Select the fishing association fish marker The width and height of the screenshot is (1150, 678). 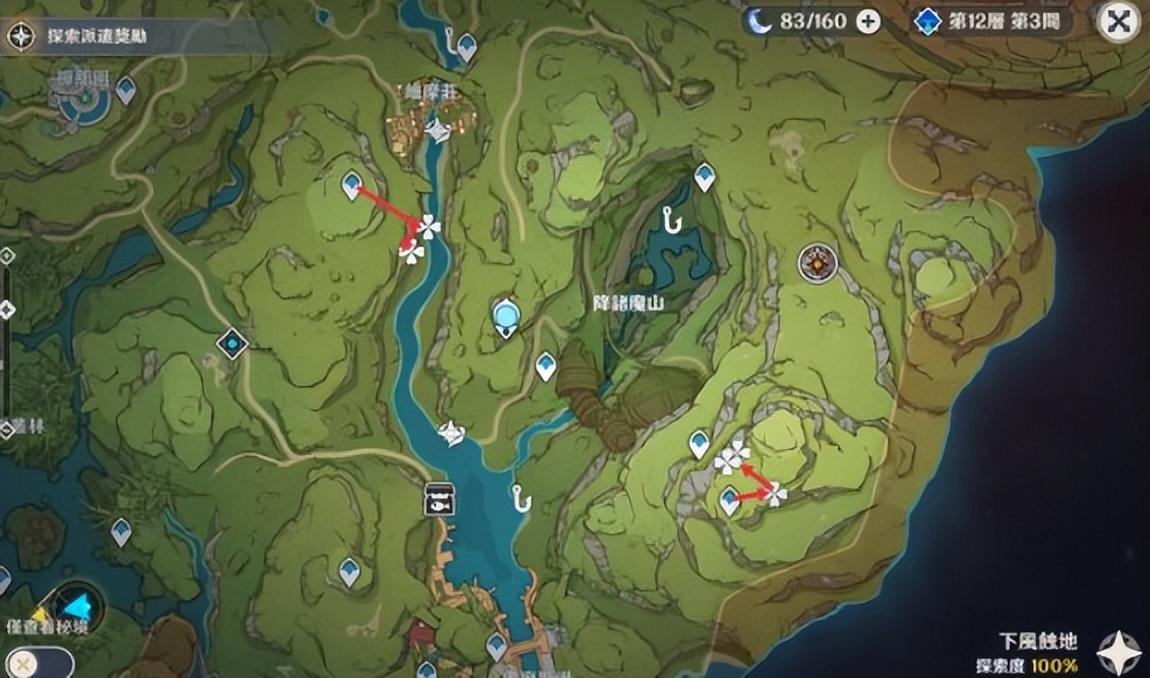pos(439,498)
